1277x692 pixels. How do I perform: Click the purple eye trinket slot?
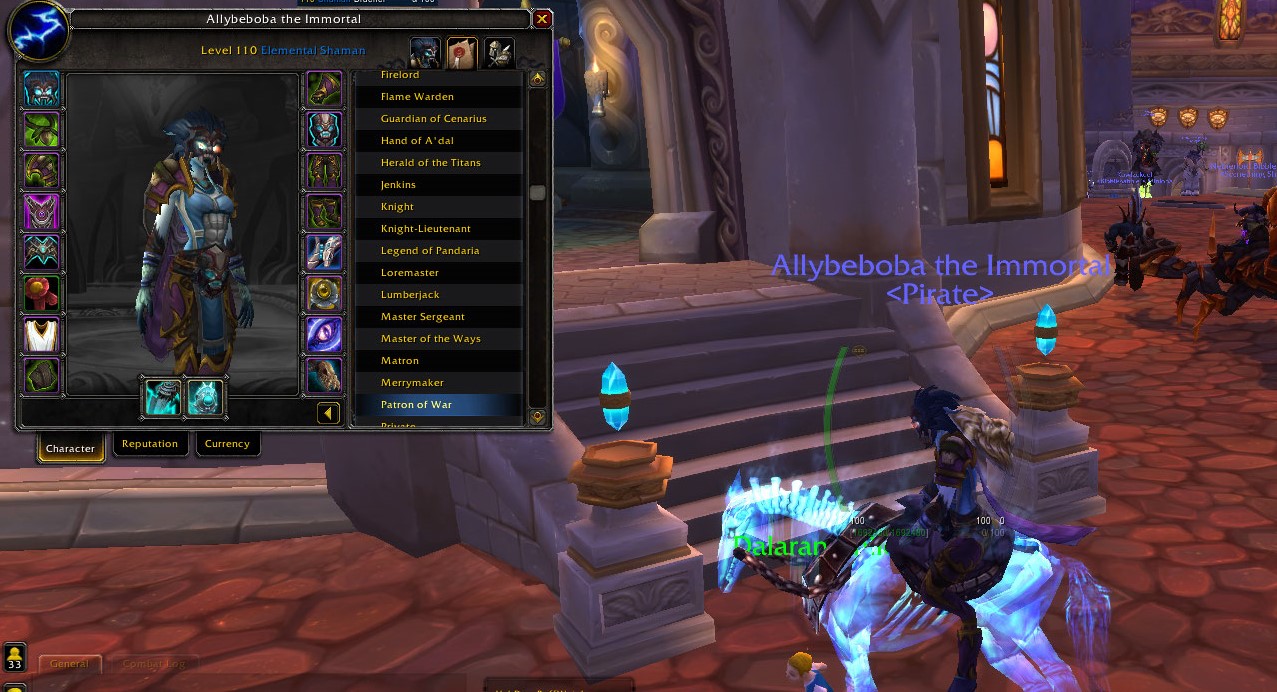[x=324, y=335]
